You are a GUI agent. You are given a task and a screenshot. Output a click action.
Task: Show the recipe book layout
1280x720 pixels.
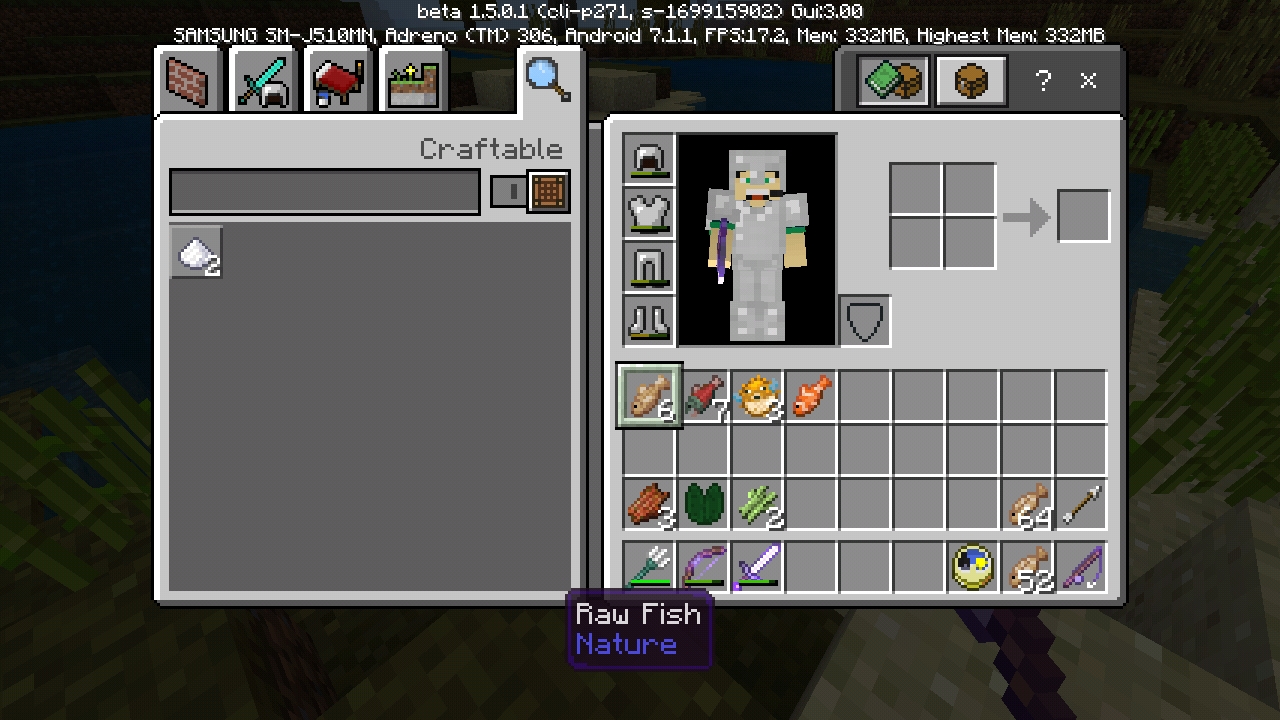893,82
